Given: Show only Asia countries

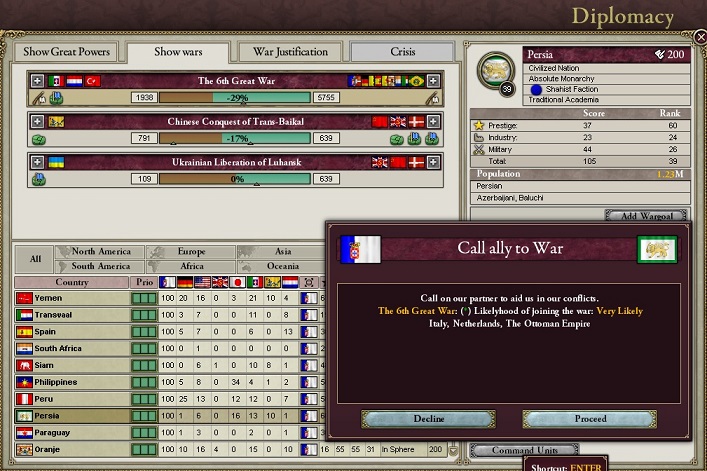Looking at the screenshot, I should [283, 252].
